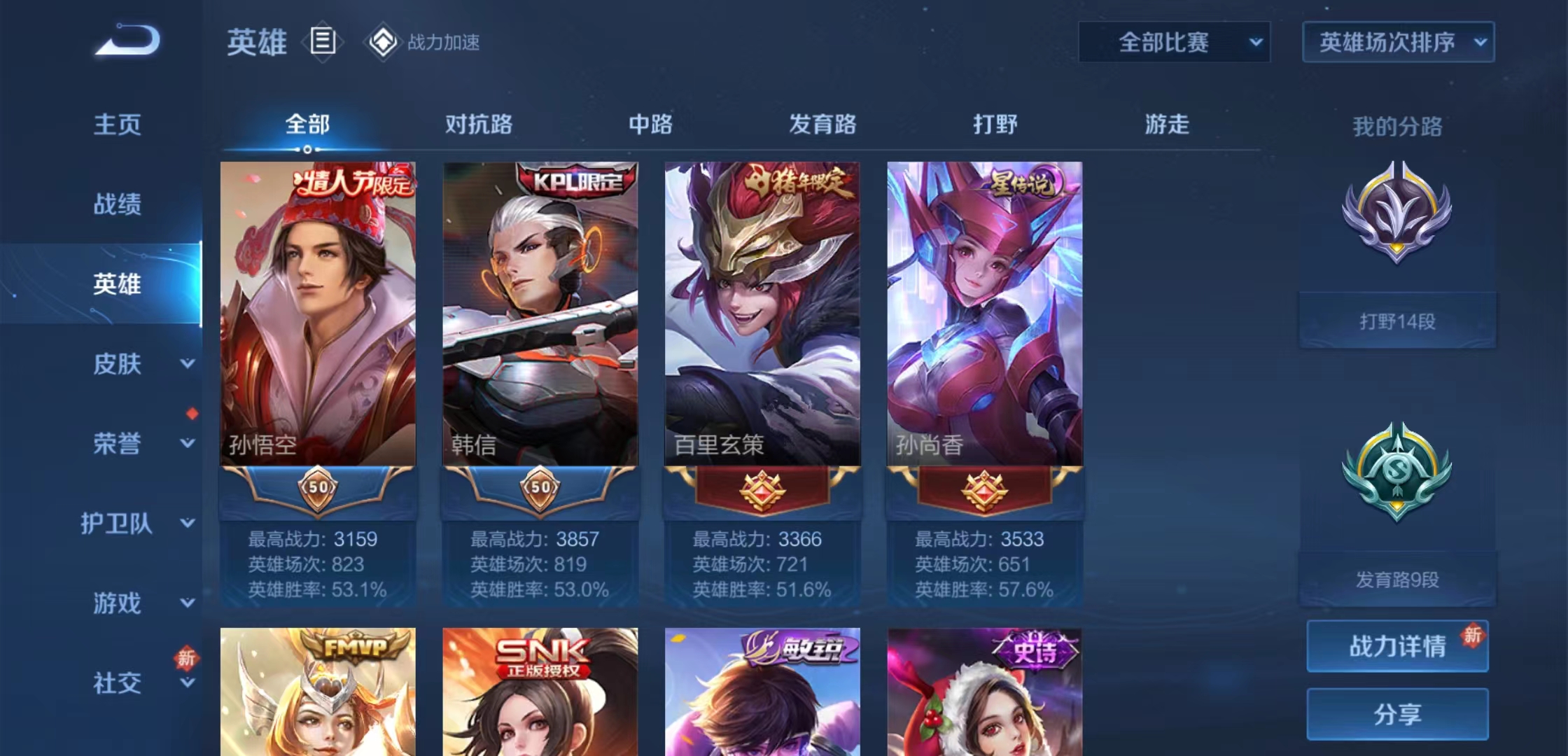This screenshot has height=756, width=1568.
Task: Open the 英雄场次排序 sorting dropdown
Action: tap(1397, 42)
